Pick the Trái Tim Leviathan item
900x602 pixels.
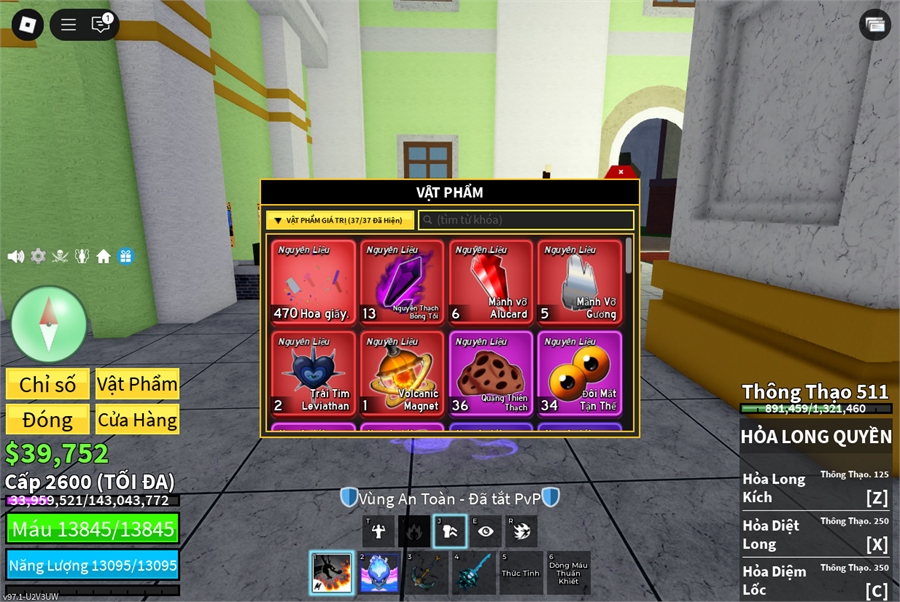tap(313, 373)
